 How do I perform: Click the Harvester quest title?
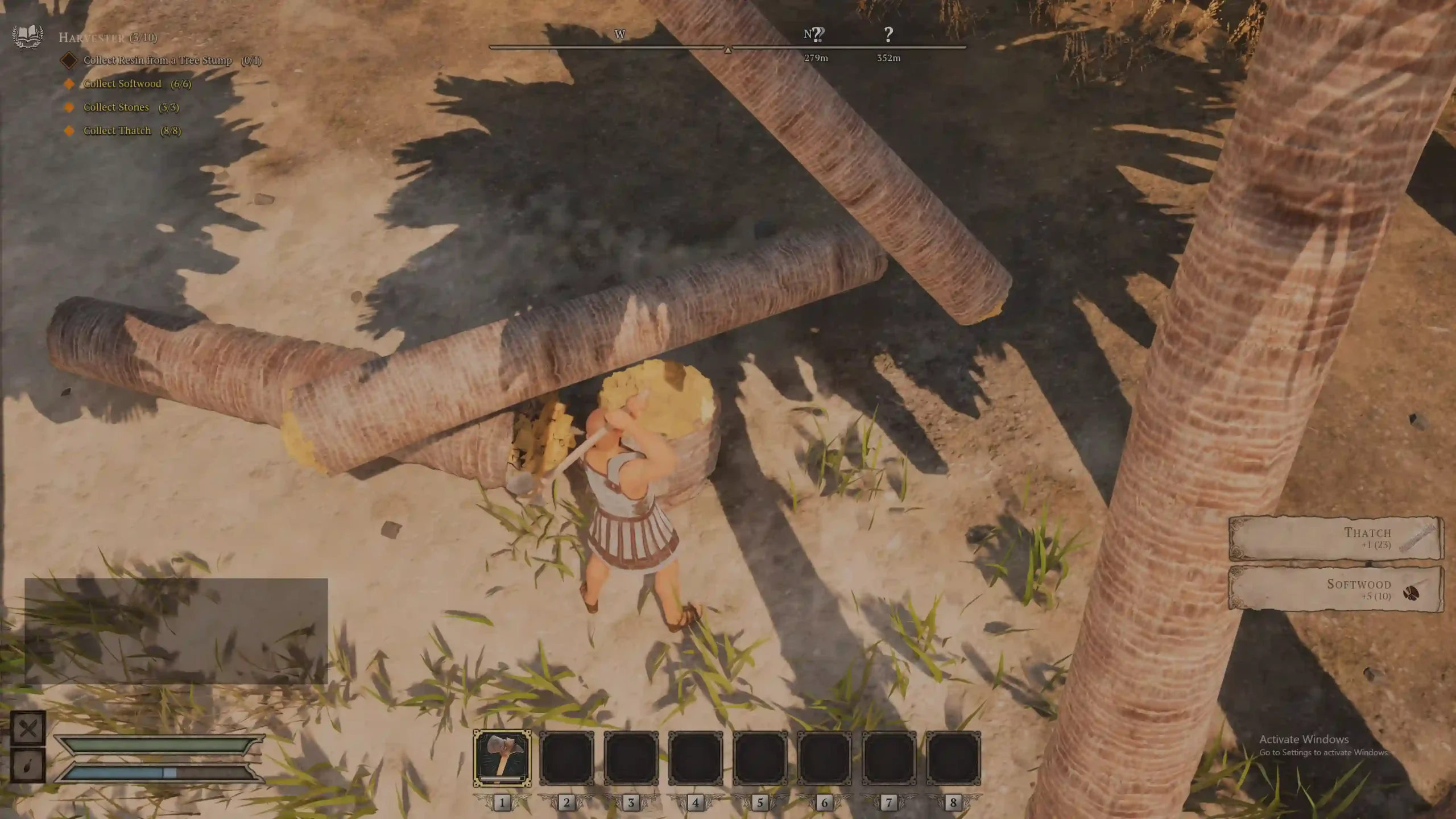tap(92, 38)
